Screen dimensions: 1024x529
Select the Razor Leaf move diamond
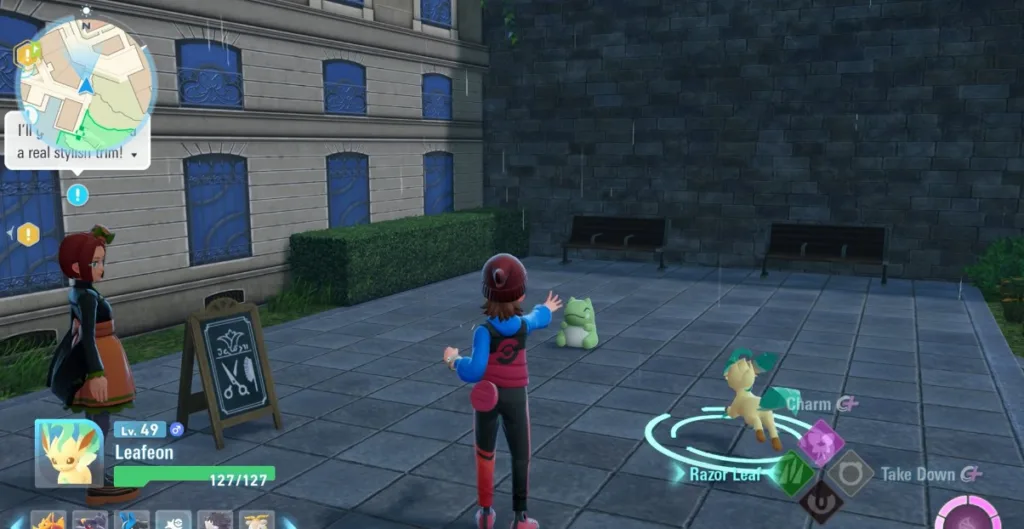pos(792,472)
